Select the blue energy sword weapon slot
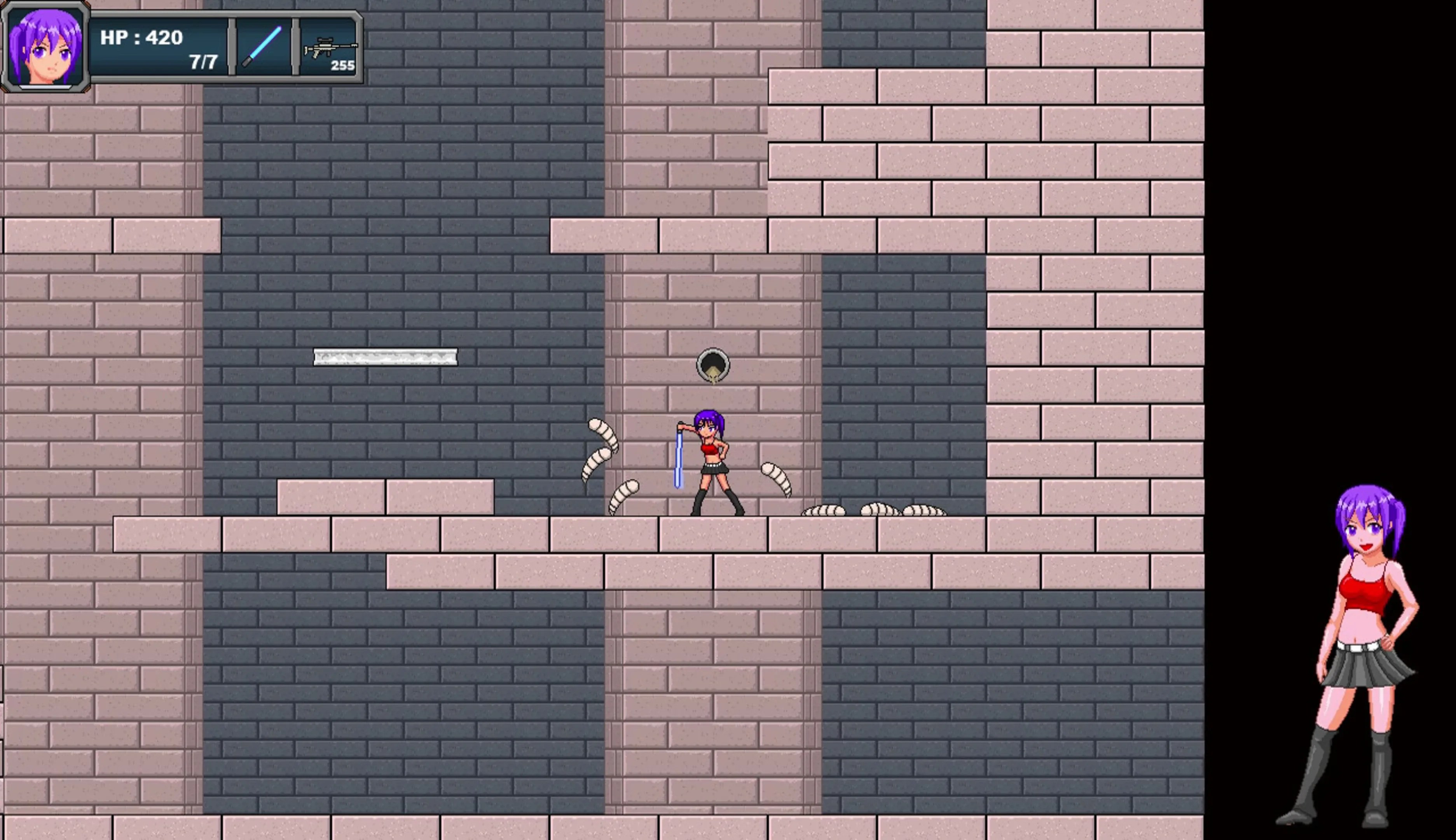 [x=262, y=47]
